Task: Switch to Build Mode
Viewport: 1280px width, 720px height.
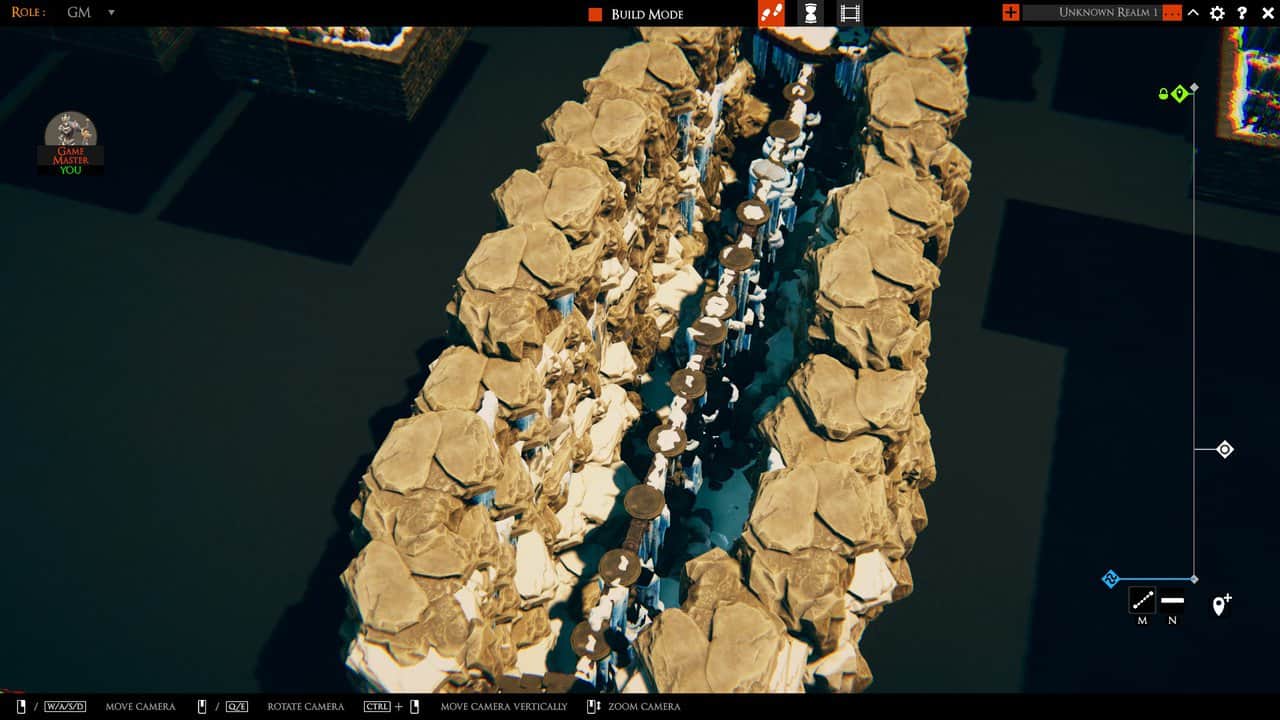Action: (x=648, y=13)
